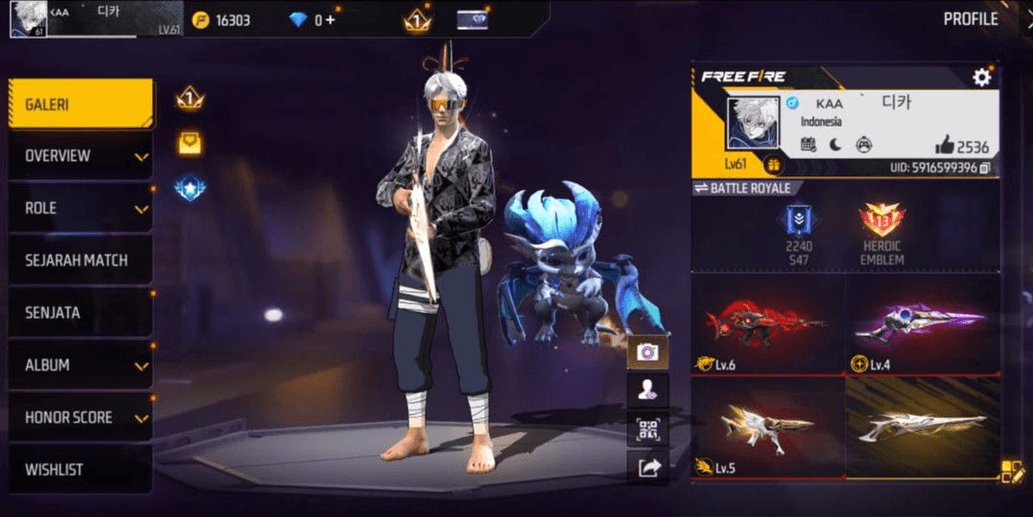Screen dimensions: 1033x517
Task: Open the Galeri tab
Action: point(80,104)
